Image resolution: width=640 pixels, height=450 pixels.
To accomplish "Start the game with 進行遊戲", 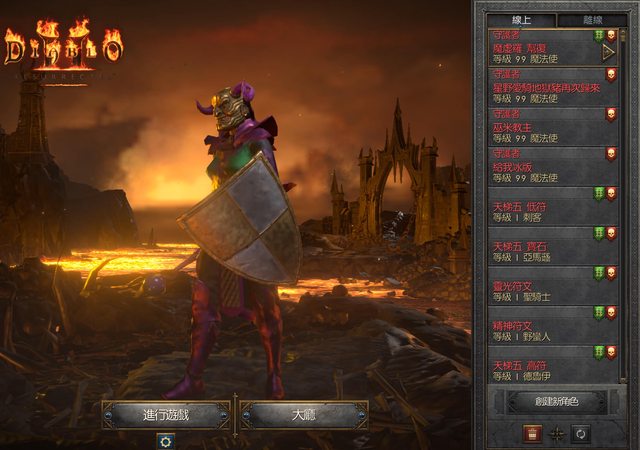I will (x=166, y=414).
